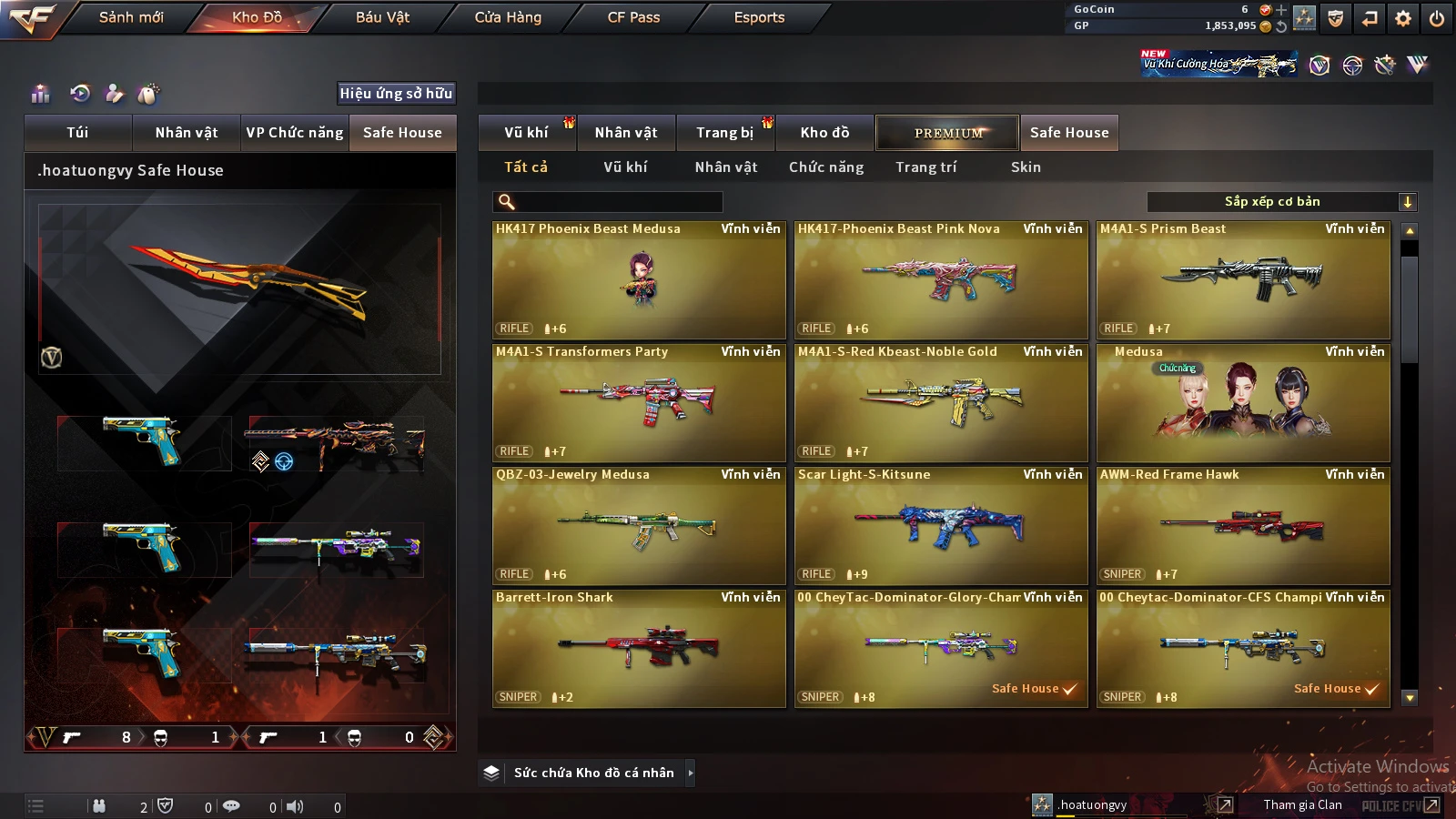Click the power exit icon

pos(1437,18)
